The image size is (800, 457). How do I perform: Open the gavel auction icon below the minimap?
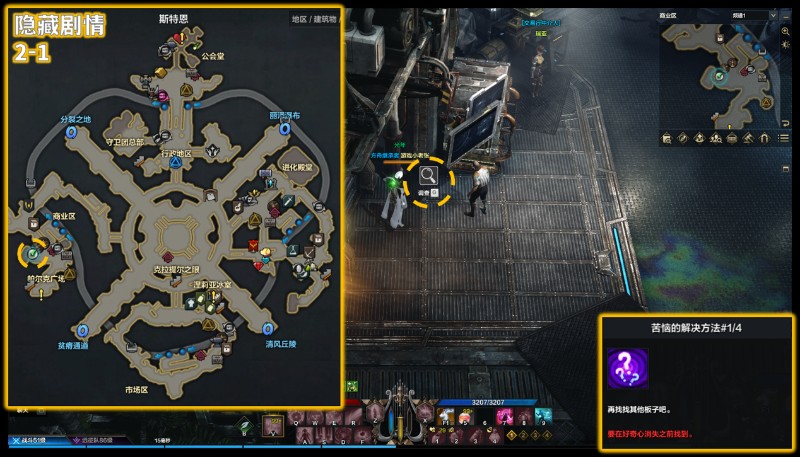click(747, 139)
